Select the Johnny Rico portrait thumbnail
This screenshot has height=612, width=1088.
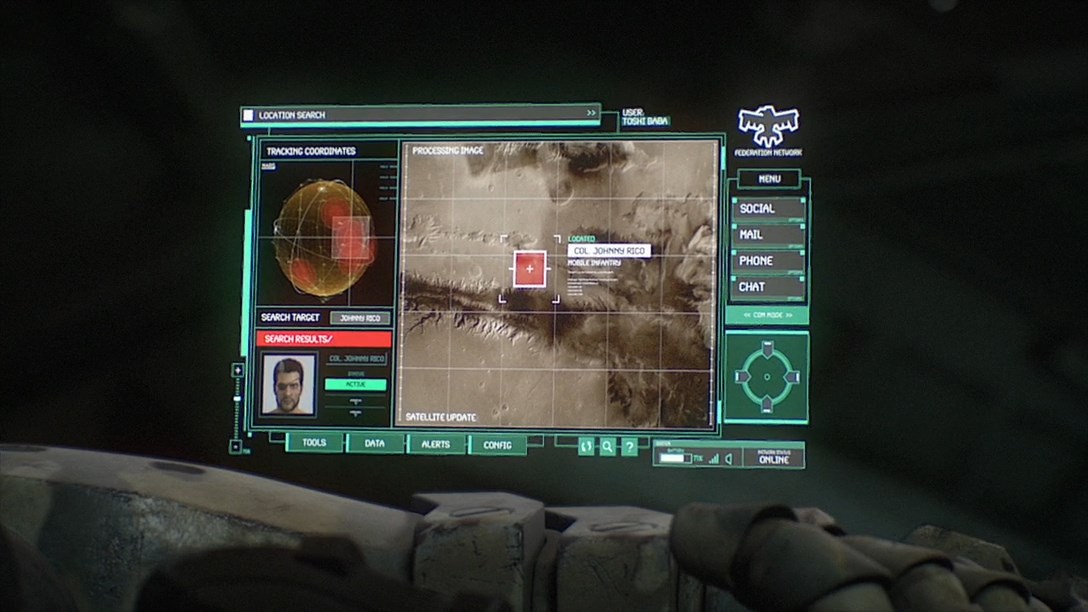[288, 384]
